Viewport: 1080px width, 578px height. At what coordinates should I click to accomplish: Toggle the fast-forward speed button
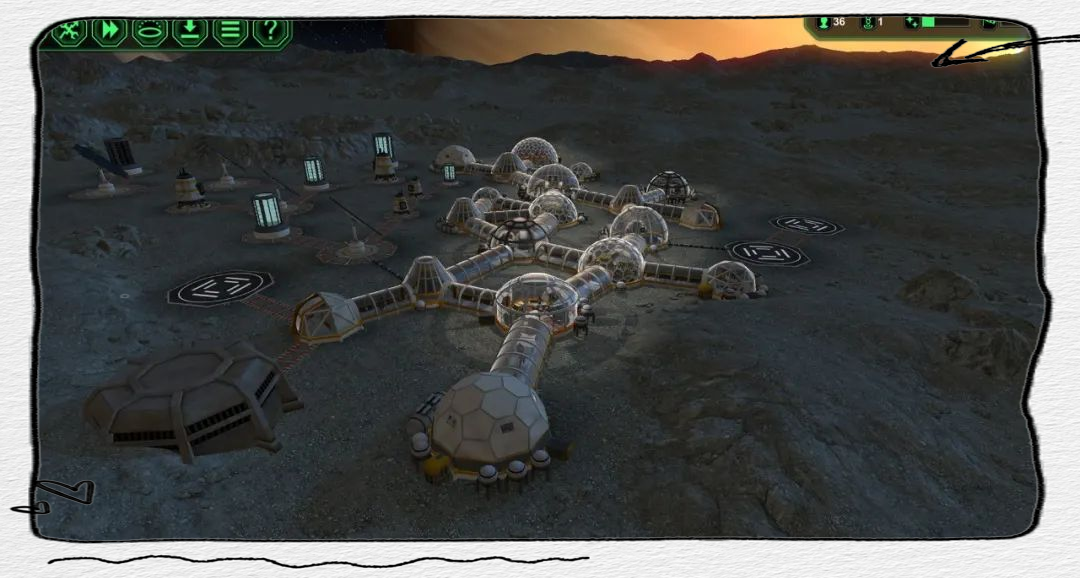(110, 32)
